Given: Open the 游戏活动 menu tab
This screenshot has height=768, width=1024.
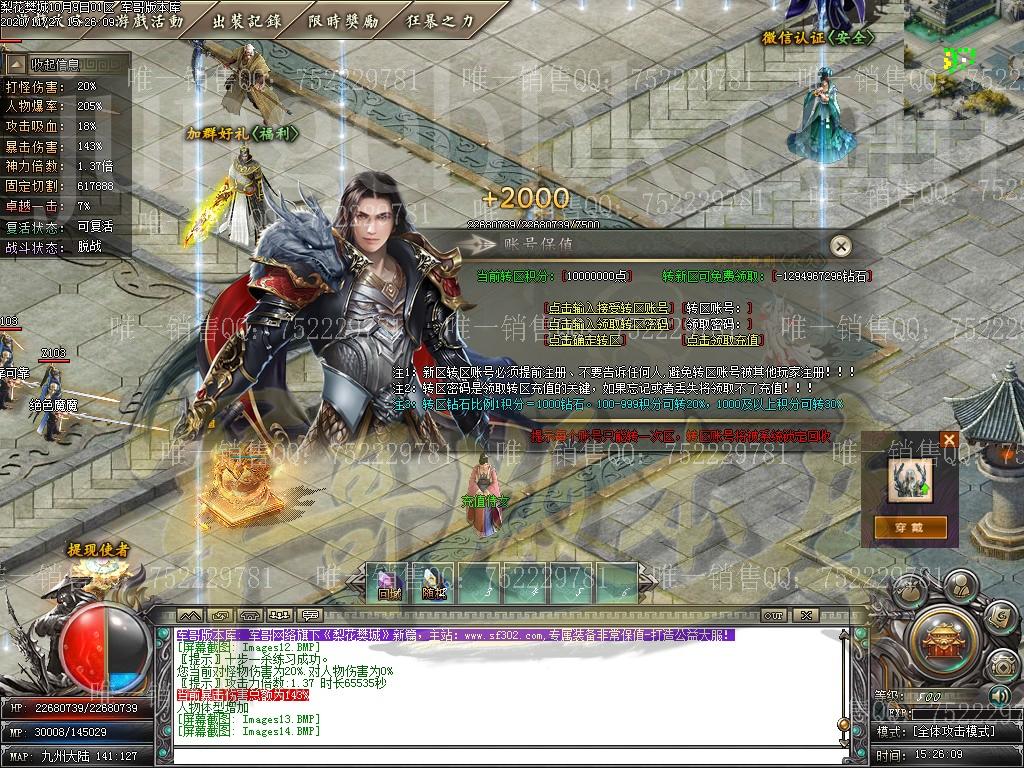Looking at the screenshot, I should point(149,20).
